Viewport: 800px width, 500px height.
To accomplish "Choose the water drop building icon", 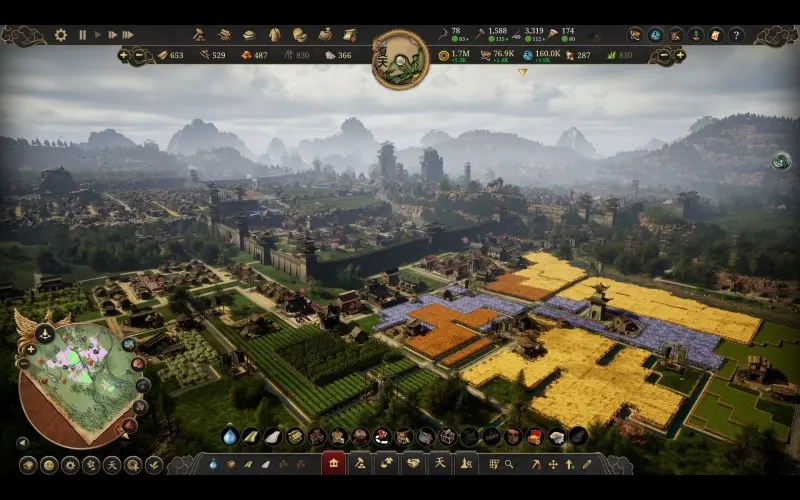I will [x=230, y=437].
